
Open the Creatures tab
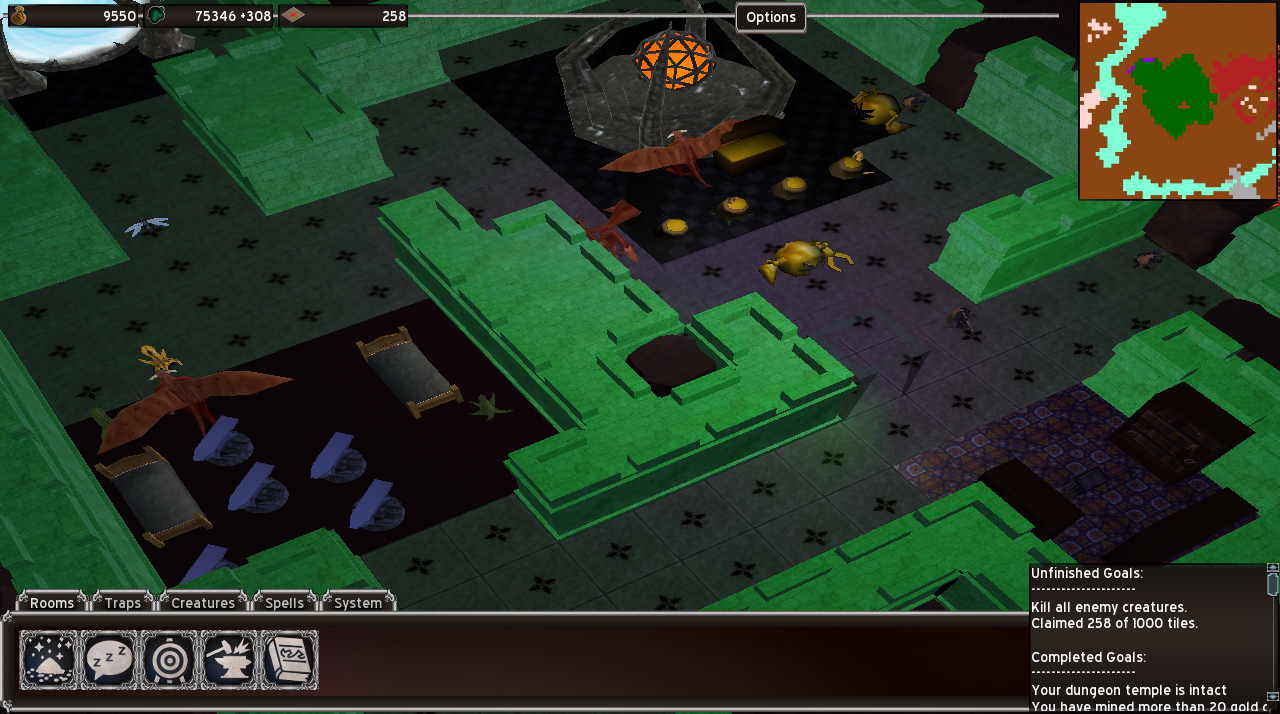click(203, 602)
